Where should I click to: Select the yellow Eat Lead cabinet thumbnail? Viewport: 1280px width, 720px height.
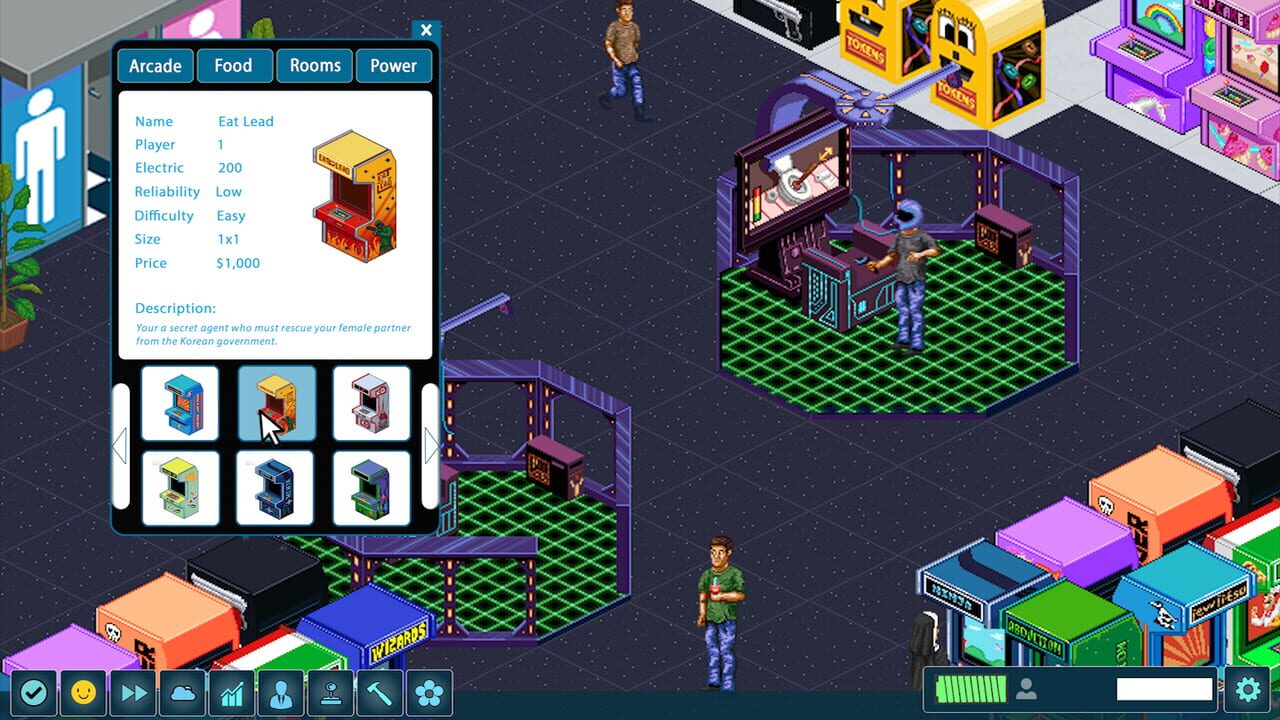point(275,404)
